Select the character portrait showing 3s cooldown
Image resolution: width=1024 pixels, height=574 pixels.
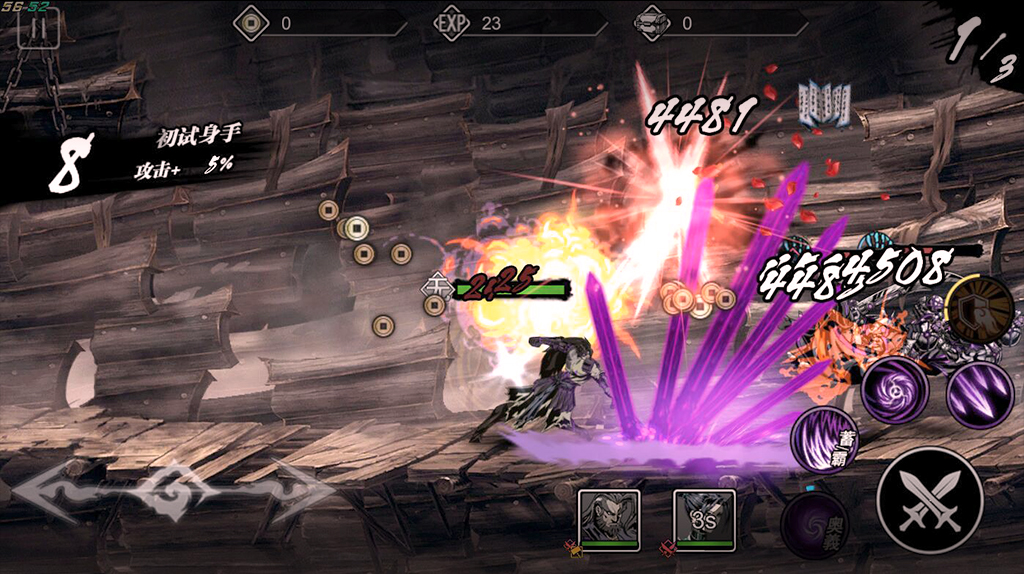pos(704,519)
